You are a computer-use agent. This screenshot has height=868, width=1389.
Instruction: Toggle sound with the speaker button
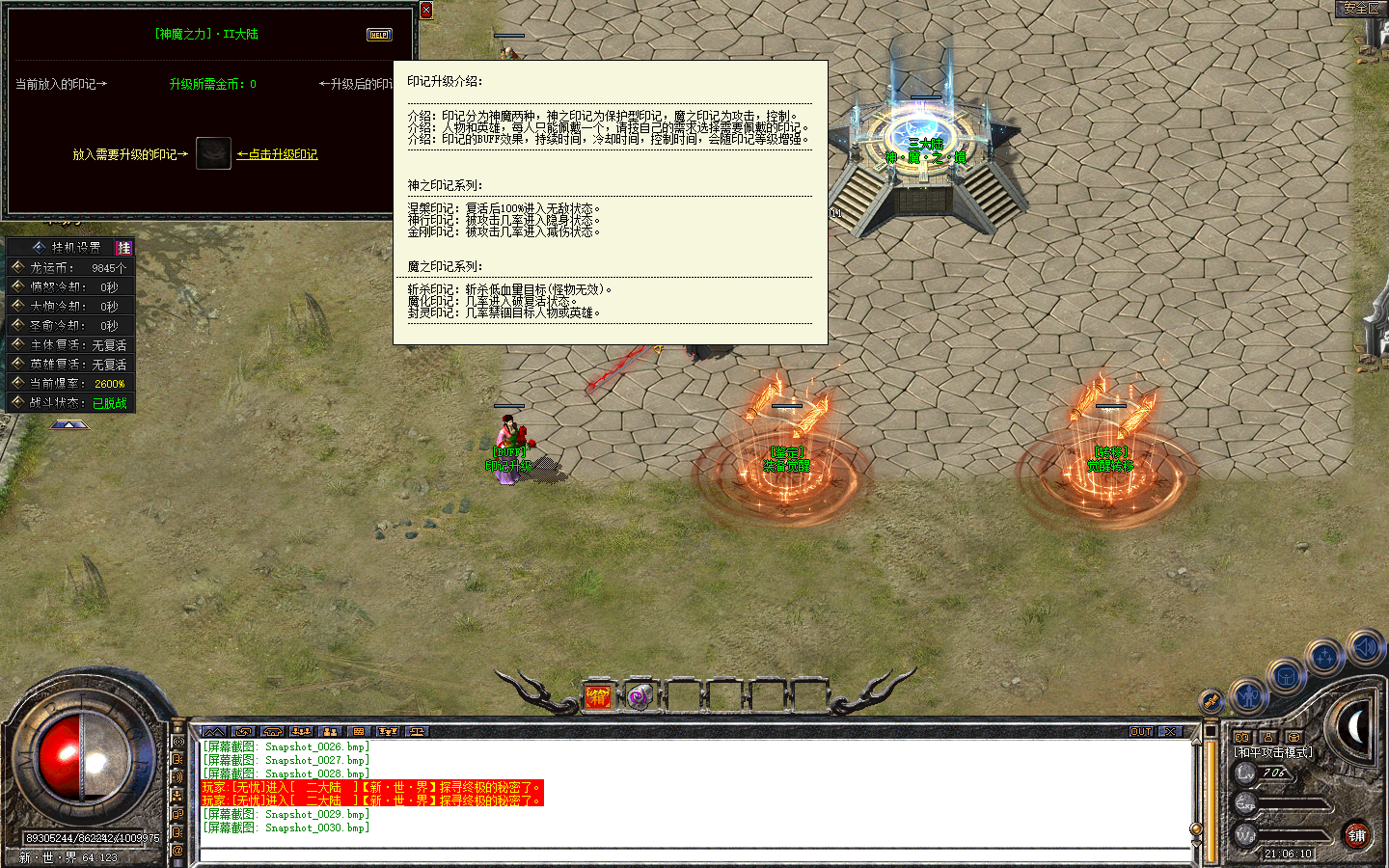pyautogui.click(x=1365, y=646)
